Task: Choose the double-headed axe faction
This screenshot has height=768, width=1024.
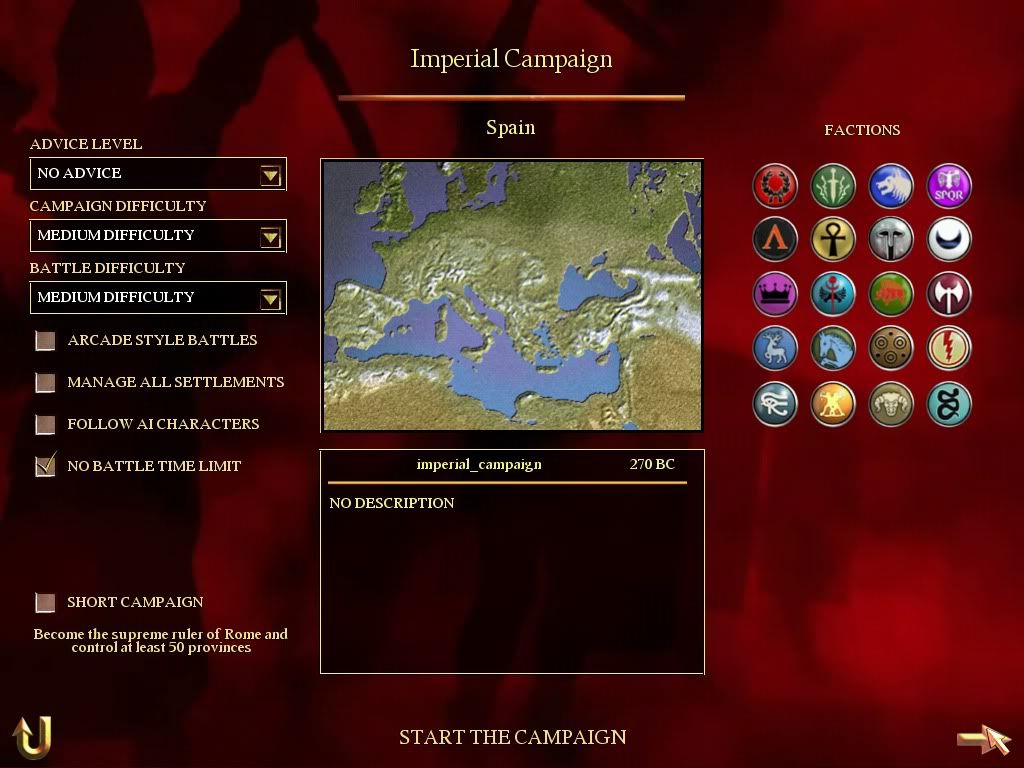Action: click(948, 294)
